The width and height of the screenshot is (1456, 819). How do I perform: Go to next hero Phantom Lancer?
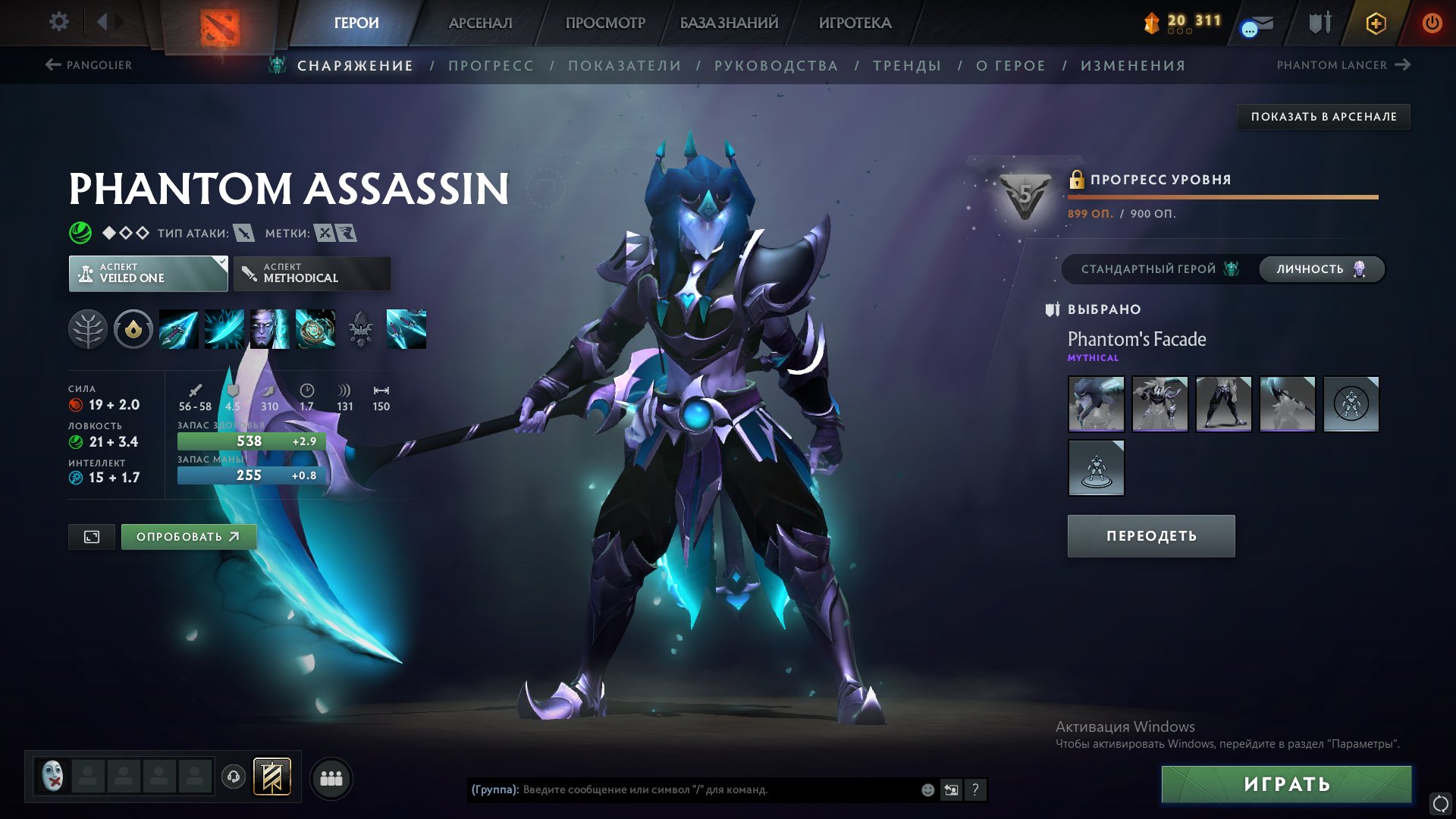pos(1343,65)
